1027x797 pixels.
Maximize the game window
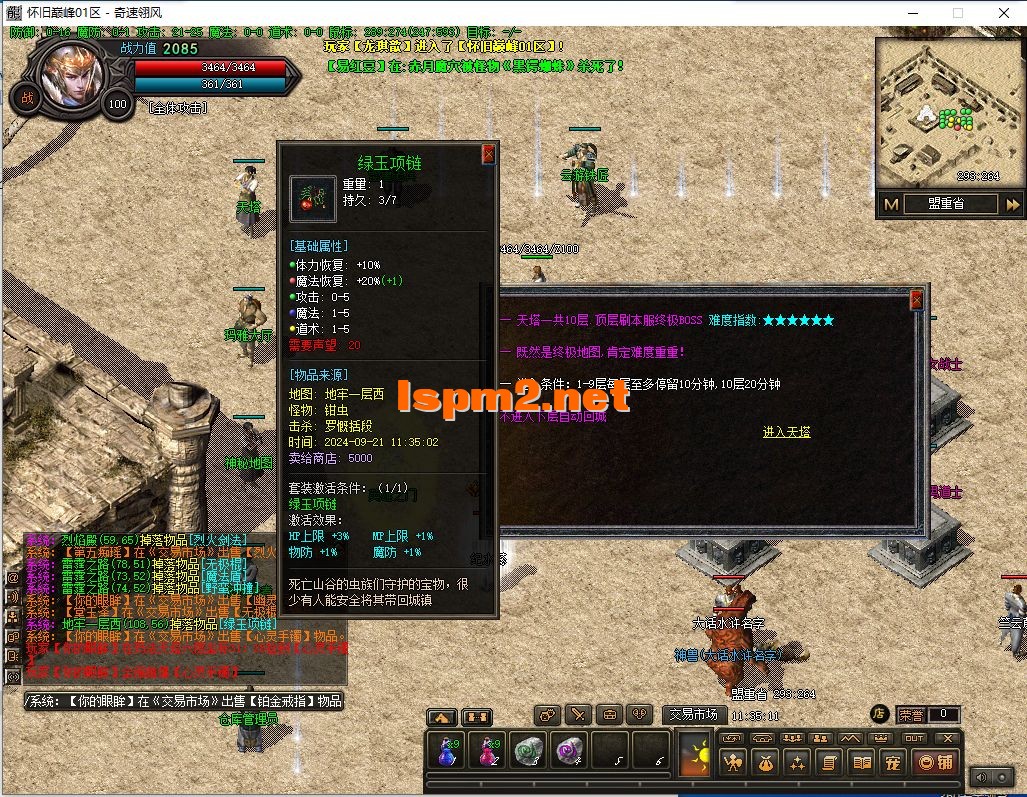[x=957, y=13]
